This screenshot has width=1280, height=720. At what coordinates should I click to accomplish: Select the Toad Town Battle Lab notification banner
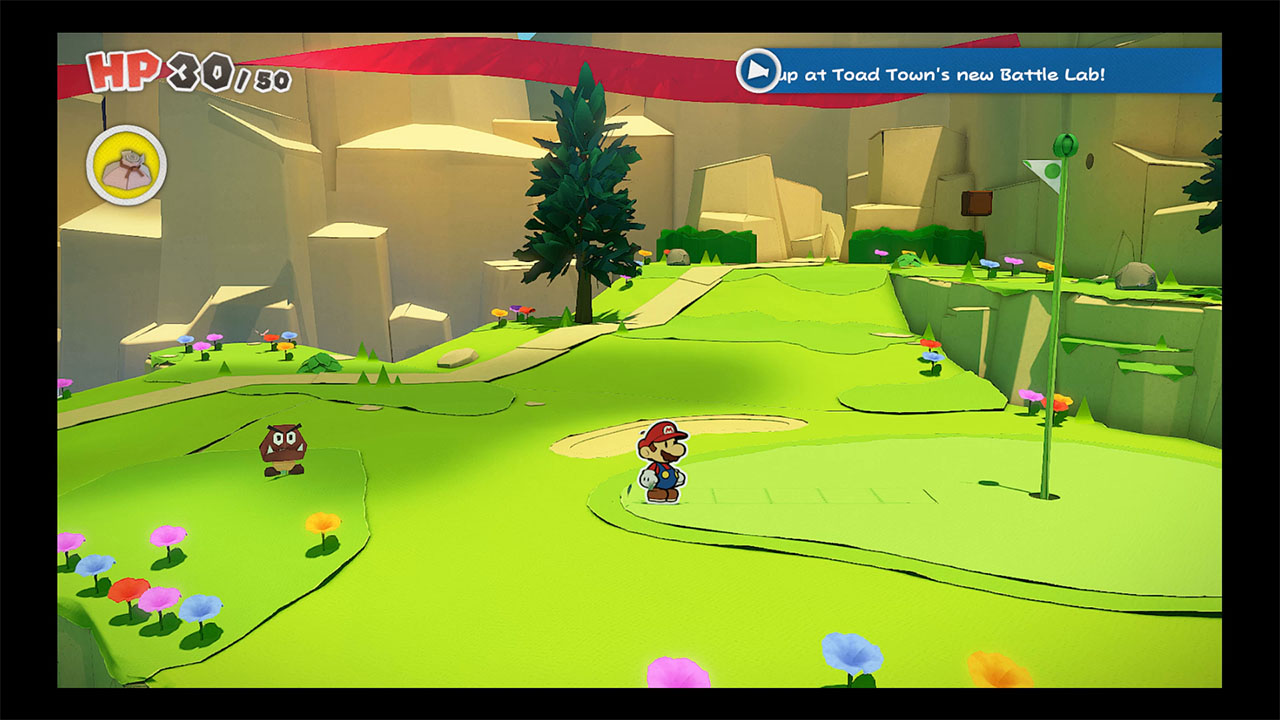(978, 72)
